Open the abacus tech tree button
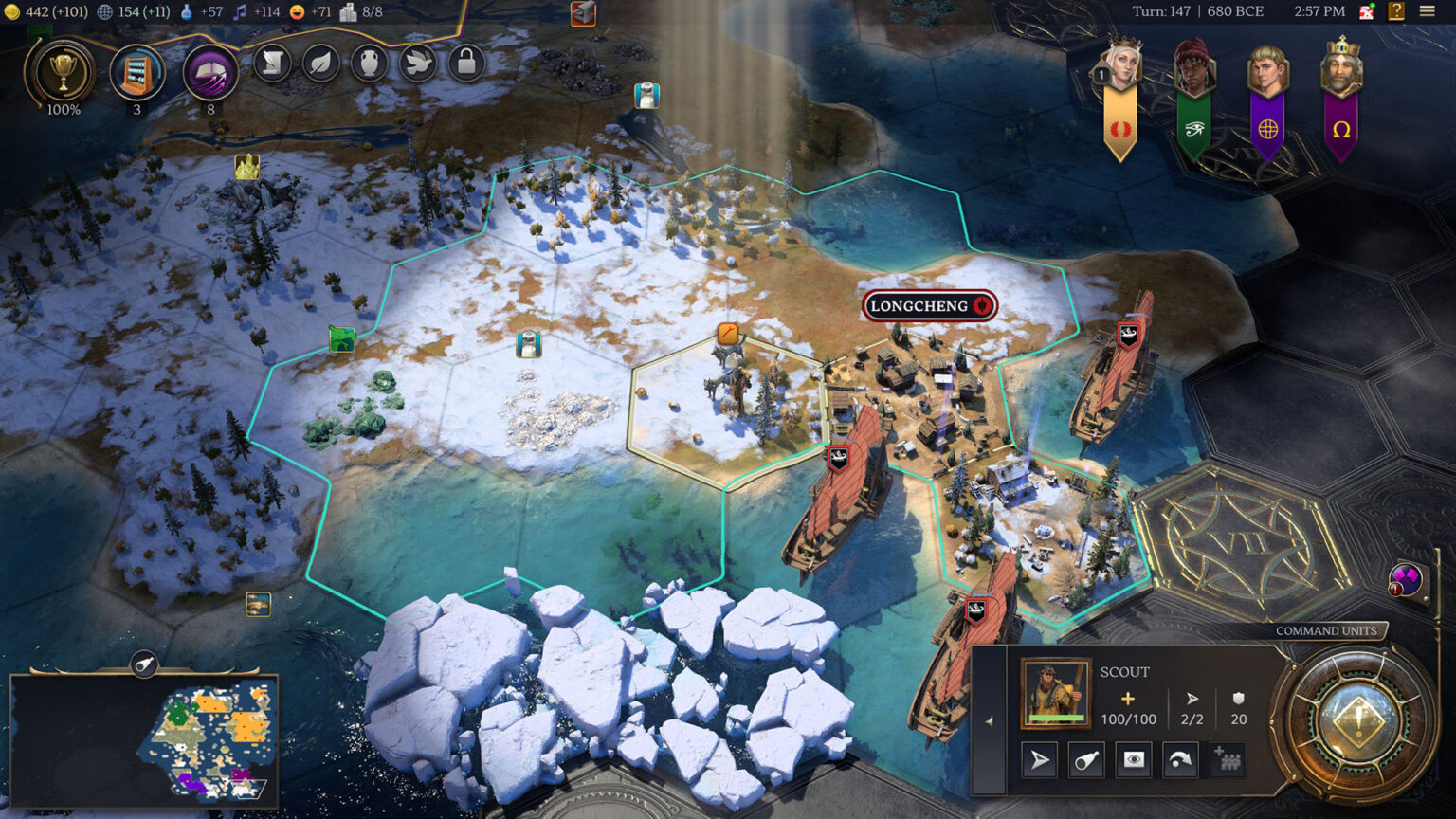This screenshot has width=1456, height=819. 137,73
